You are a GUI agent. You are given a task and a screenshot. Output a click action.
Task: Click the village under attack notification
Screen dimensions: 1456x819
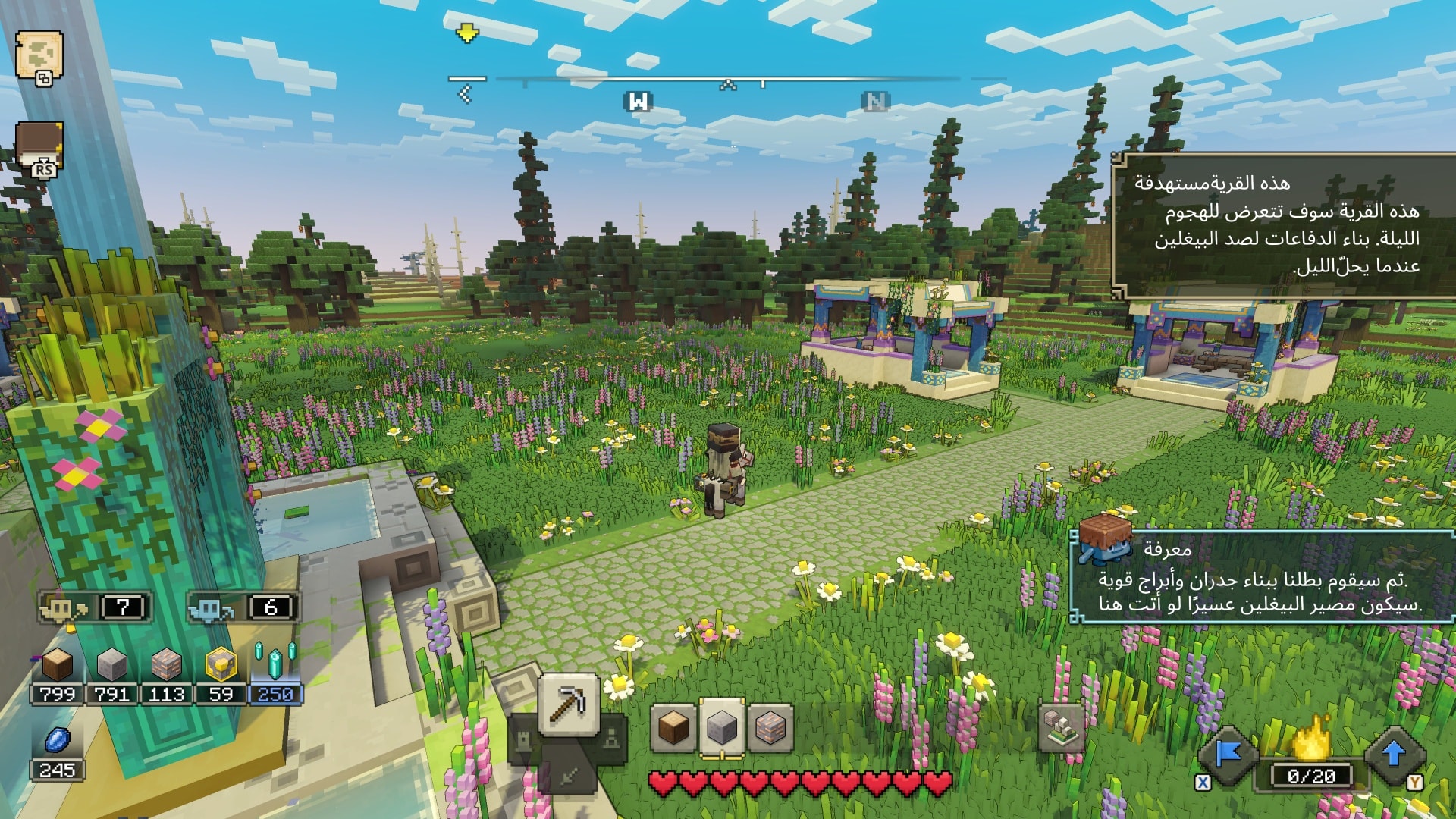[1282, 225]
